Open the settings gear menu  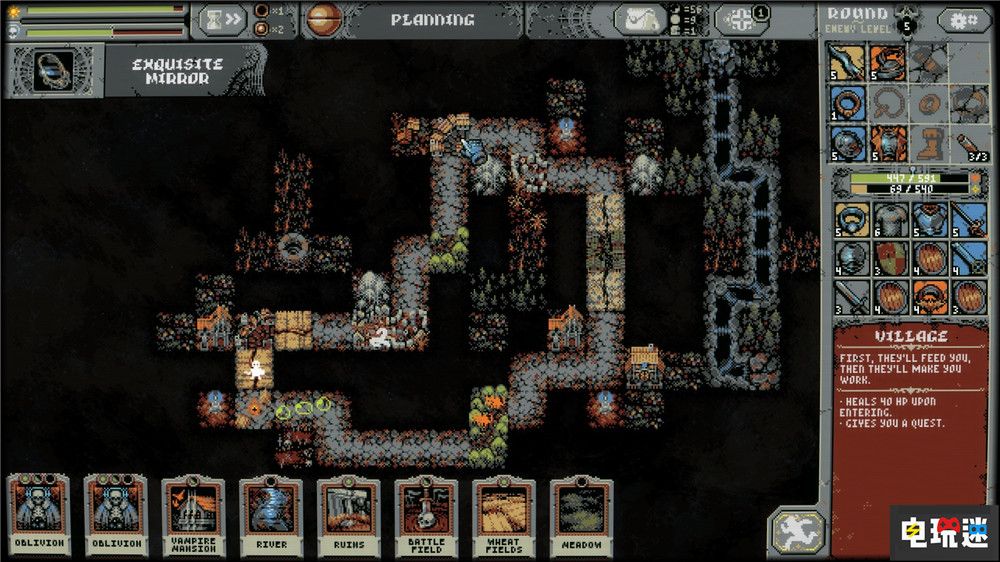point(963,19)
